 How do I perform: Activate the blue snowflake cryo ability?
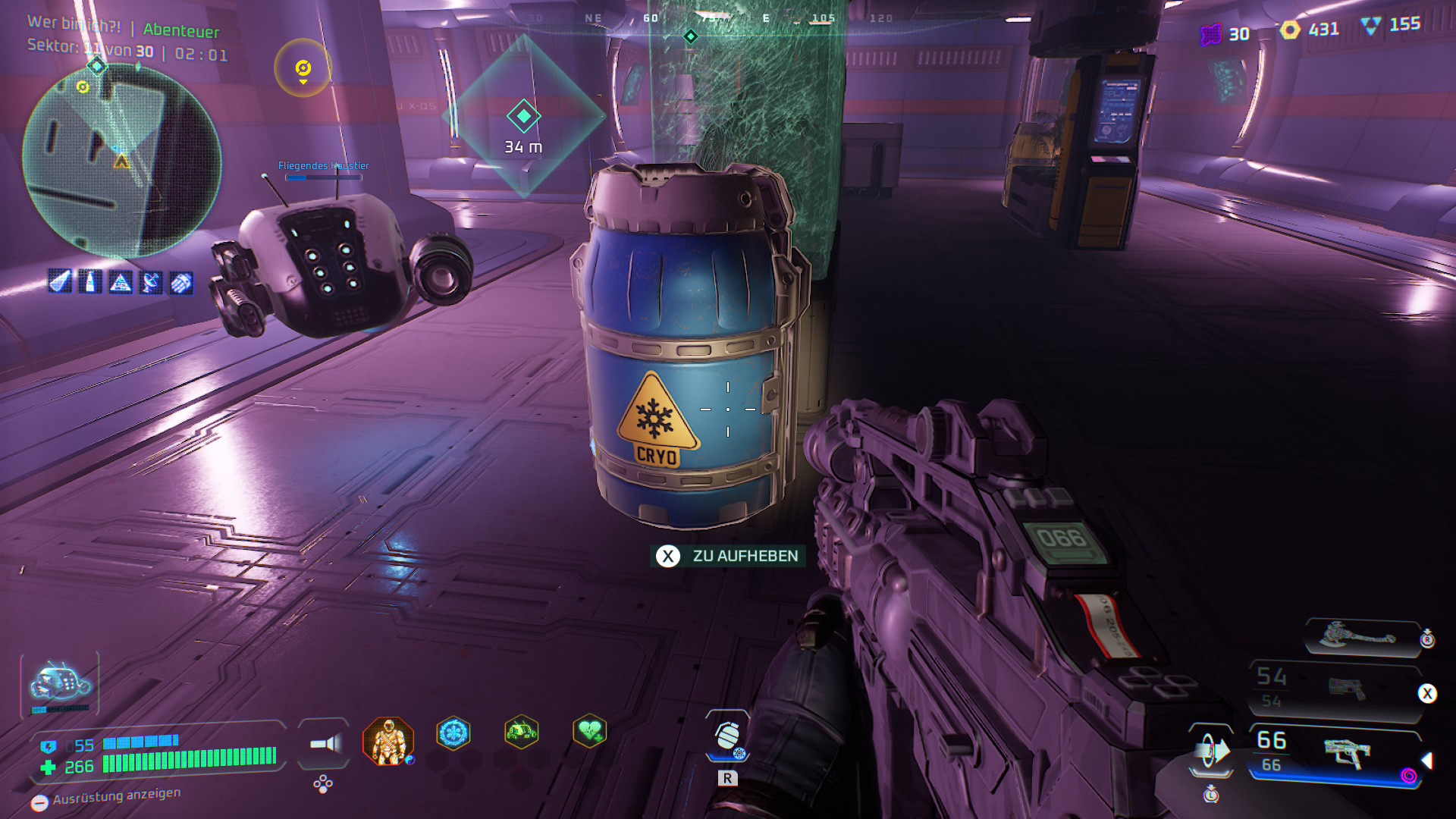pyautogui.click(x=453, y=733)
